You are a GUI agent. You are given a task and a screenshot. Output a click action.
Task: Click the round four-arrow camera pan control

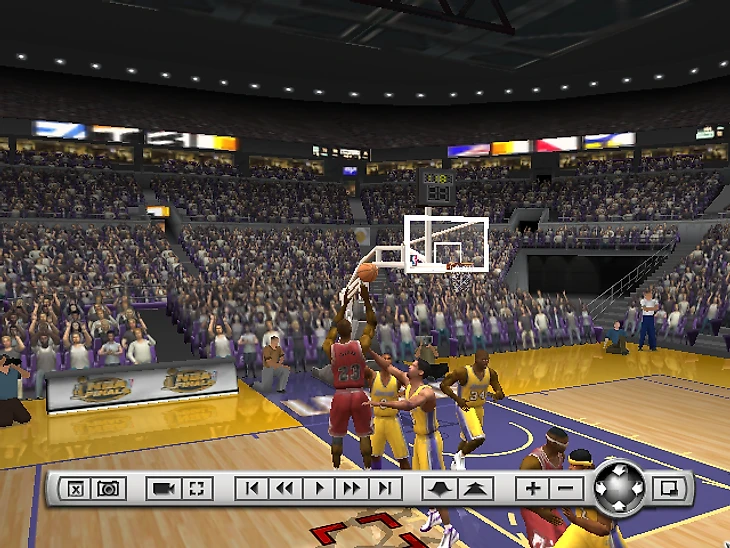[618, 487]
